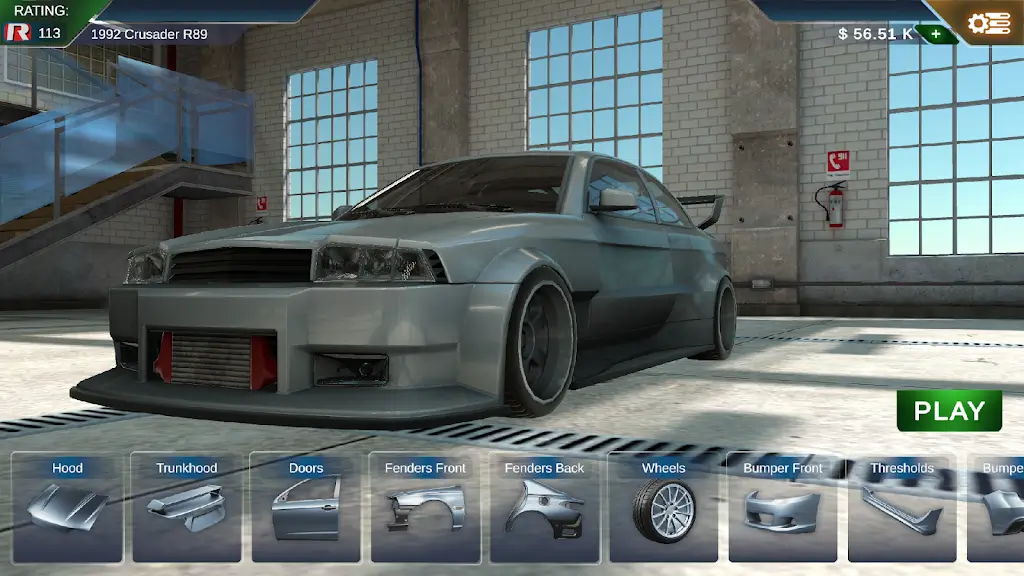Select the Hood parts category
Viewport: 1024px width, 576px height.
coord(67,506)
